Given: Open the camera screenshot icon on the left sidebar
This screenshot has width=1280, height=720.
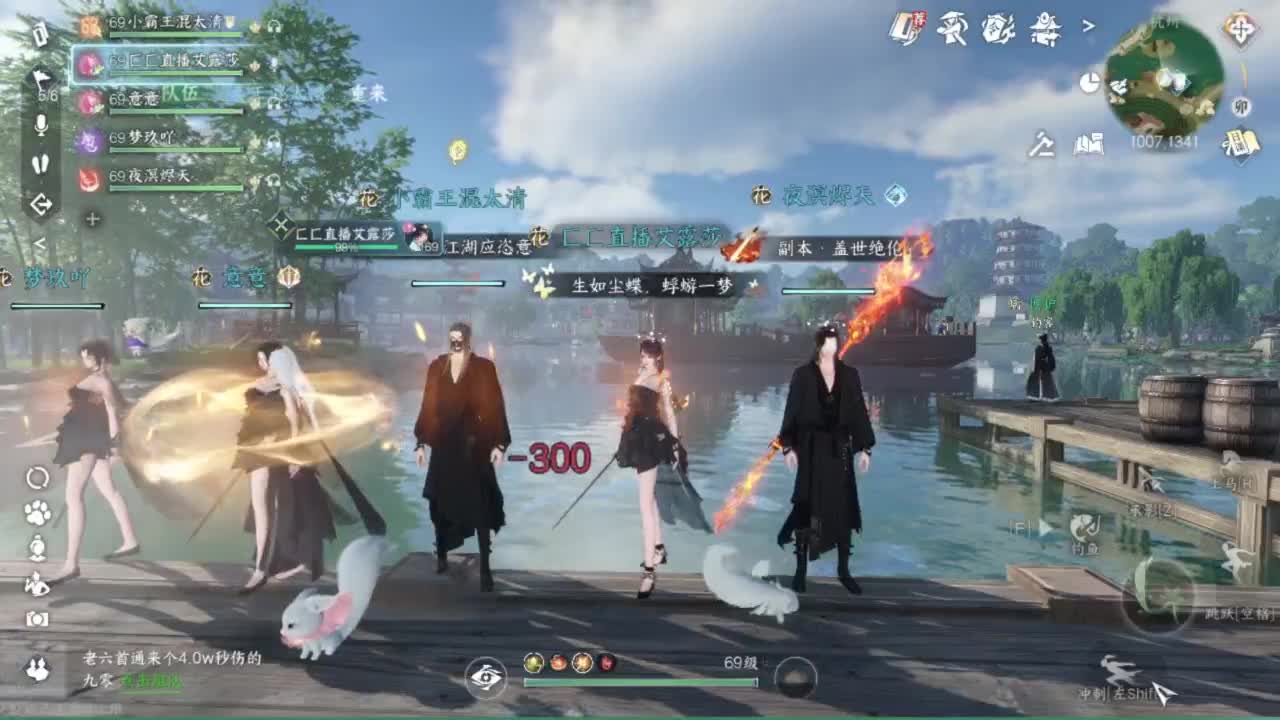Looking at the screenshot, I should [x=37, y=618].
